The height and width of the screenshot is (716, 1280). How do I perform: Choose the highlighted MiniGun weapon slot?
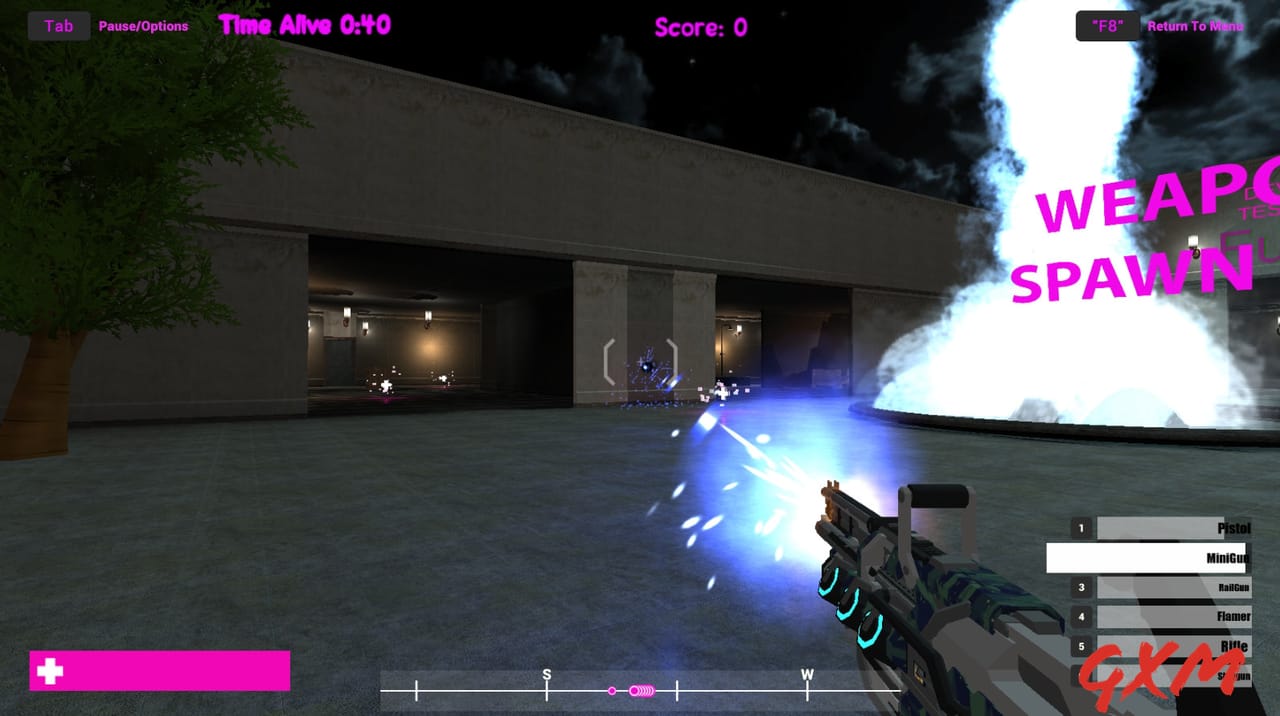[x=1148, y=558]
